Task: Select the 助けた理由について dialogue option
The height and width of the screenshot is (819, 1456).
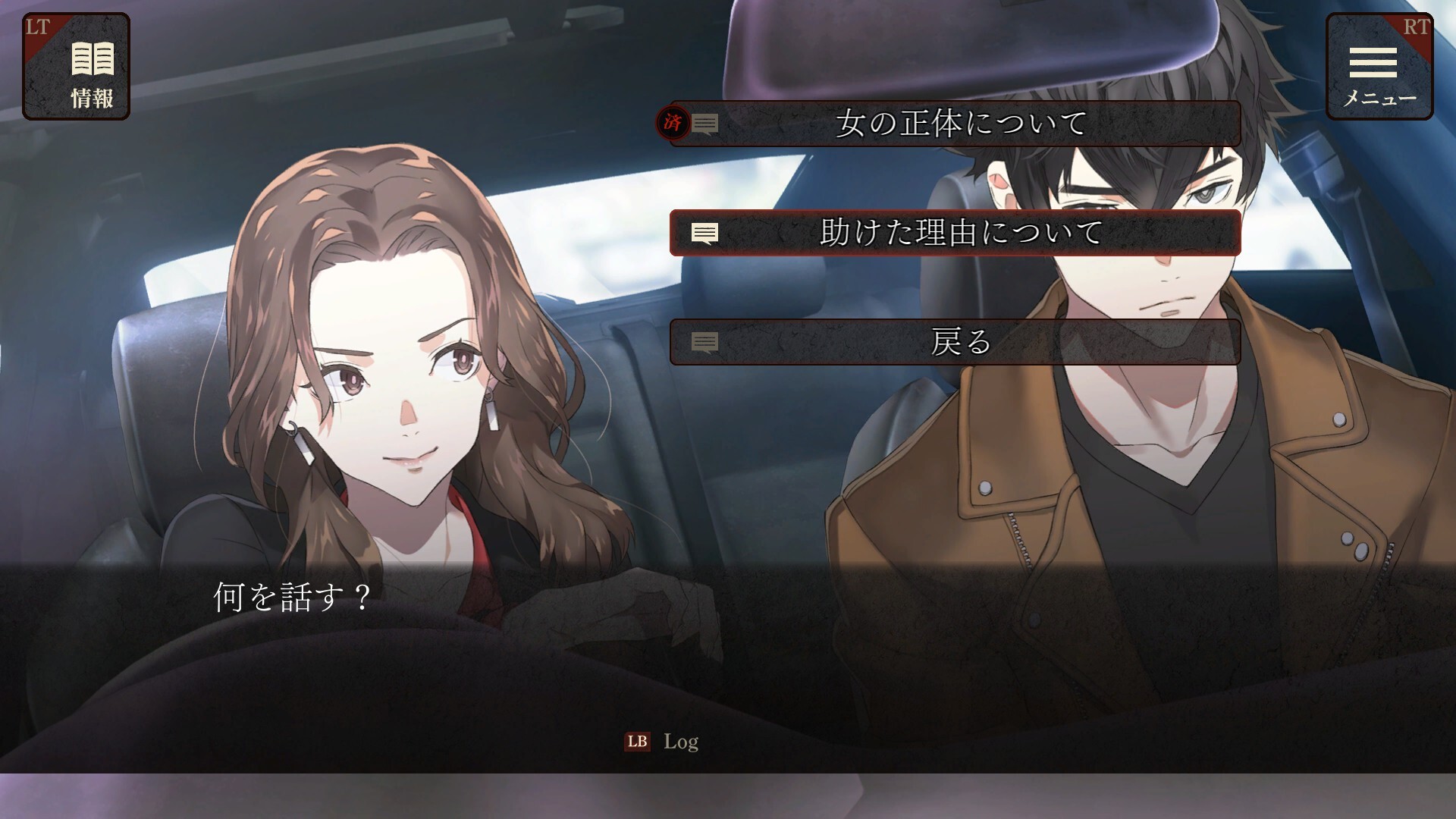Action: click(955, 233)
